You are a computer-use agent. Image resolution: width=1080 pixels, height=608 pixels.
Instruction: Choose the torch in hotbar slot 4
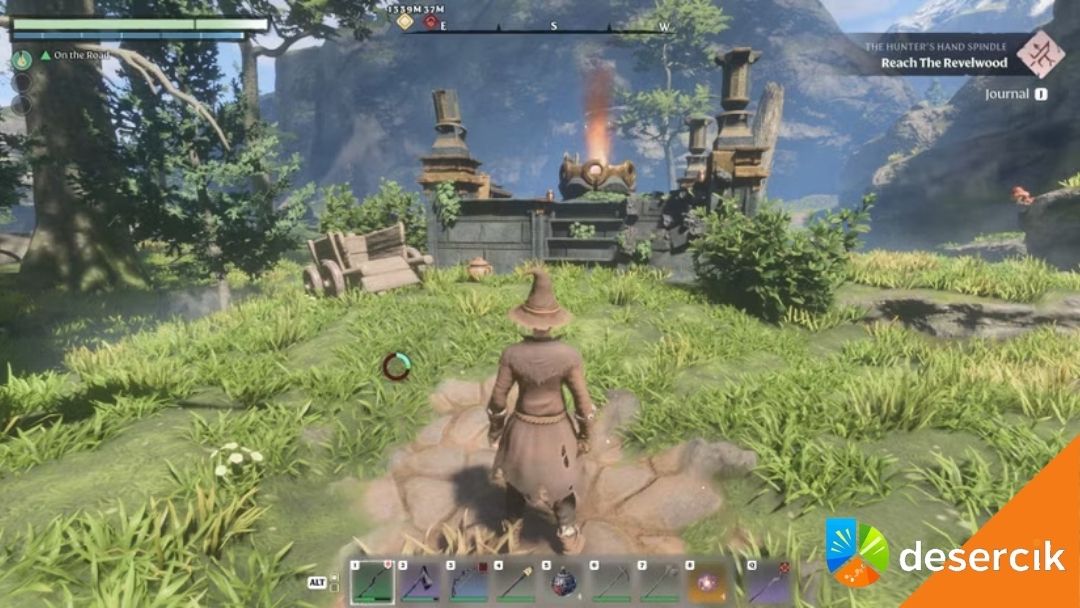coord(516,581)
